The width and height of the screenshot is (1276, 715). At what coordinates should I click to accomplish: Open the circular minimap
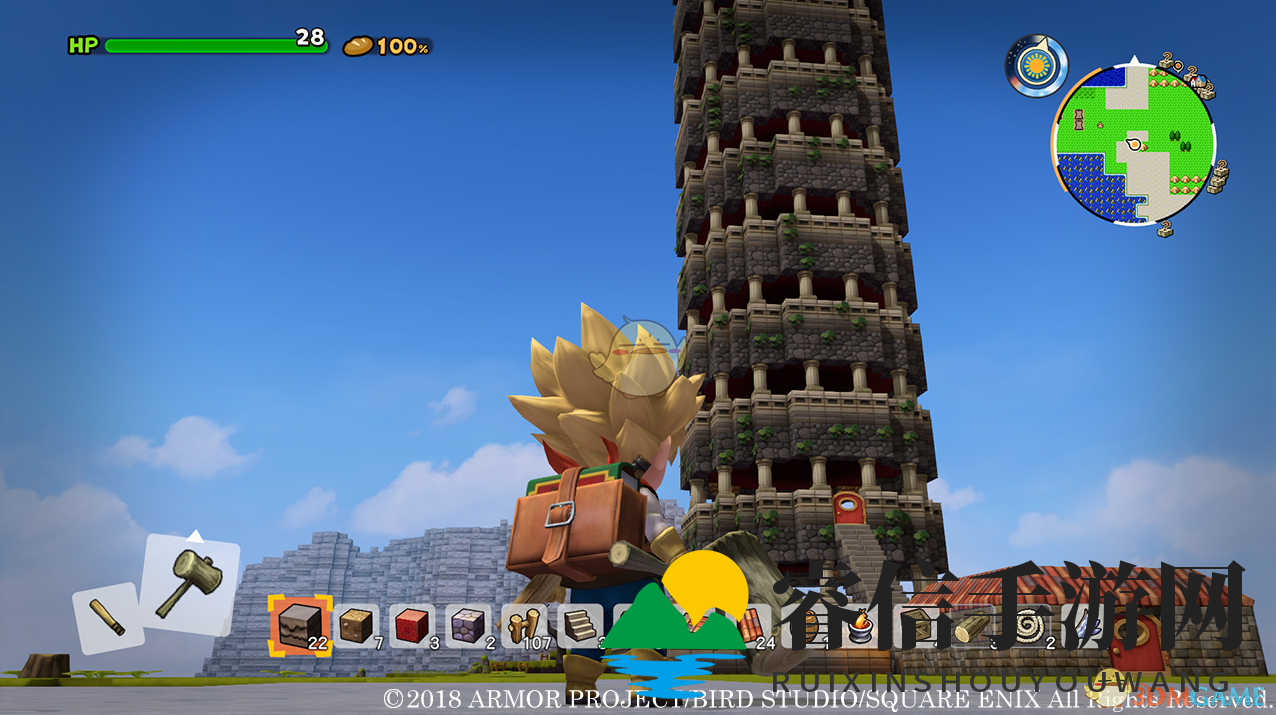pyautogui.click(x=1133, y=145)
